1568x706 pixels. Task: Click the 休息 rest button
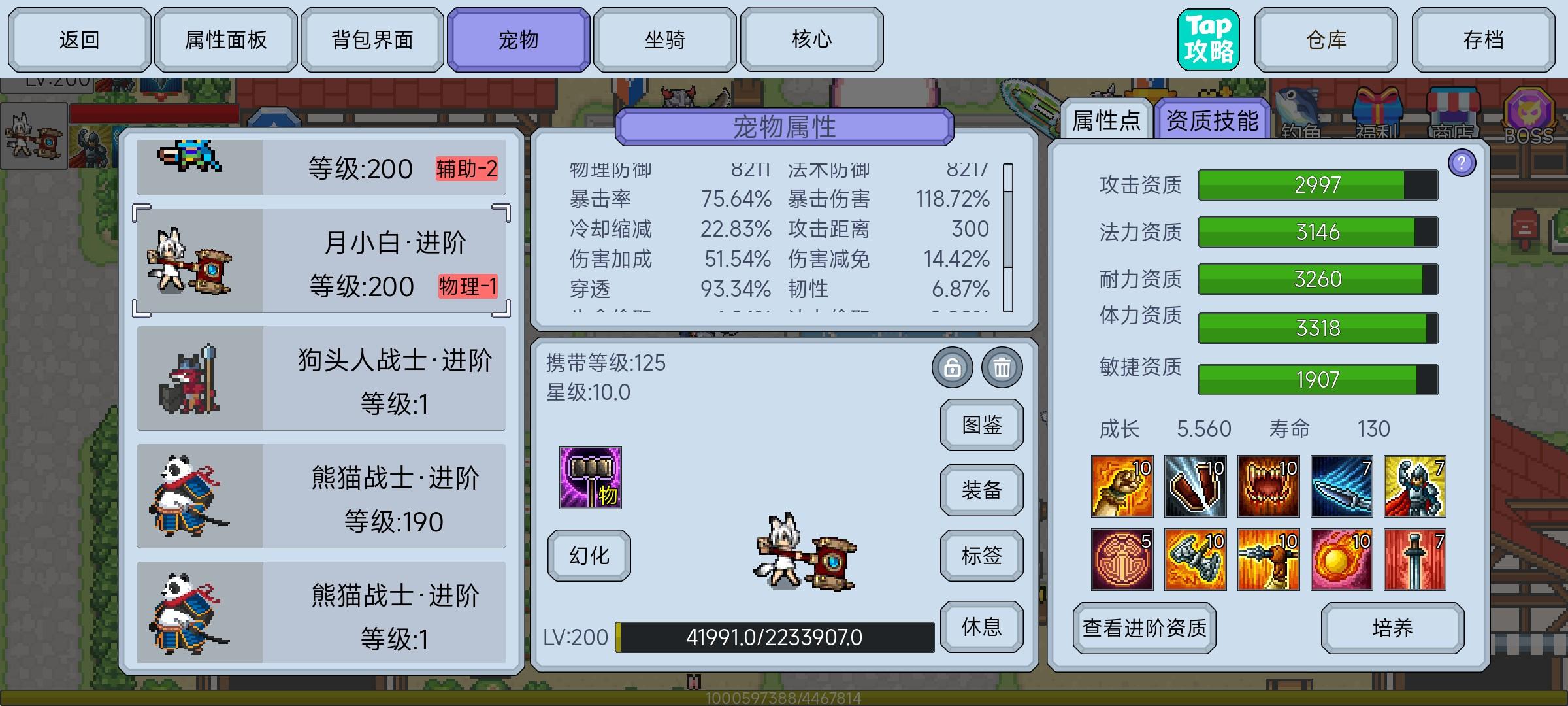981,626
